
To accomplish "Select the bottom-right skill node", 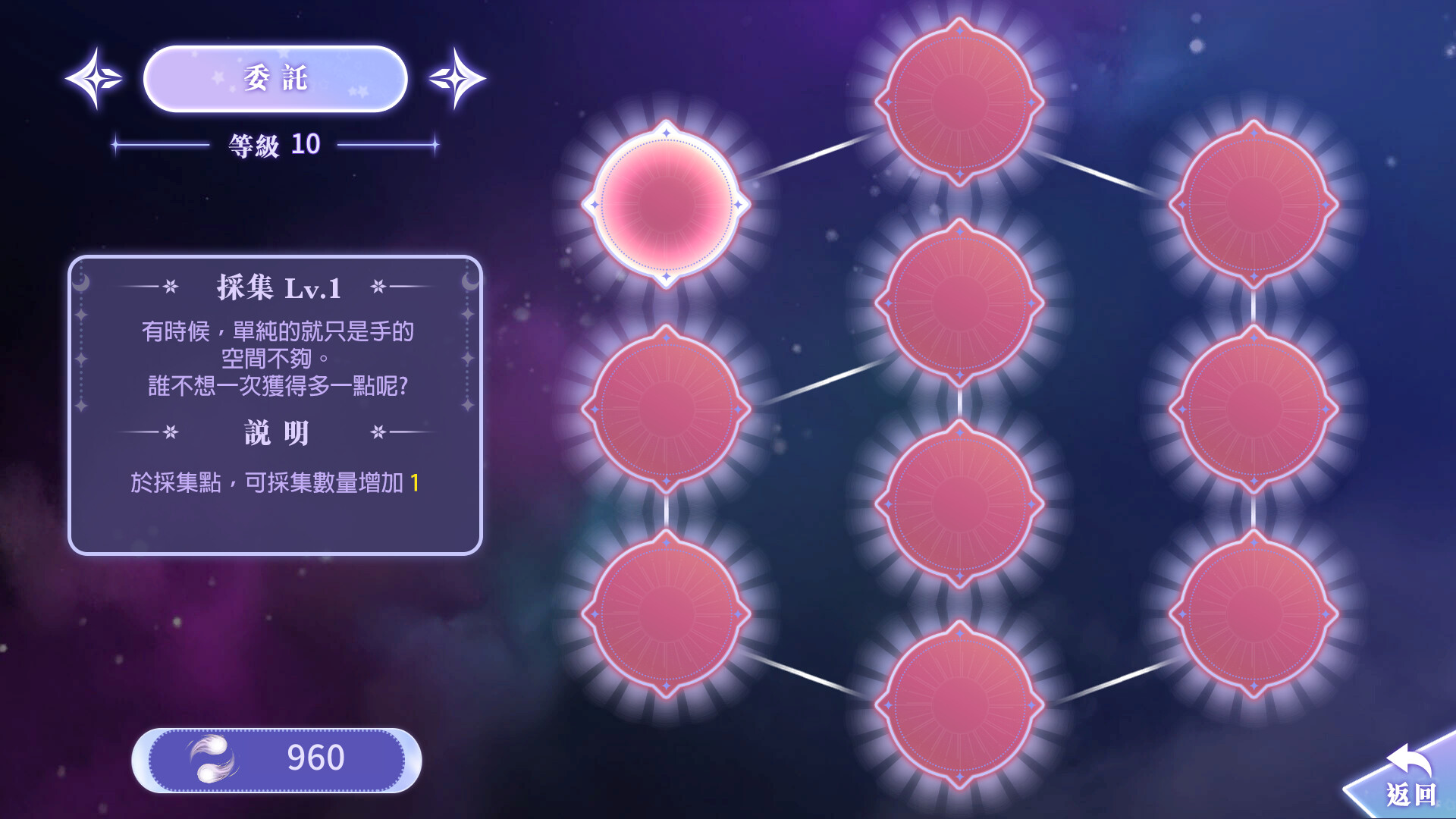I will click(1255, 614).
